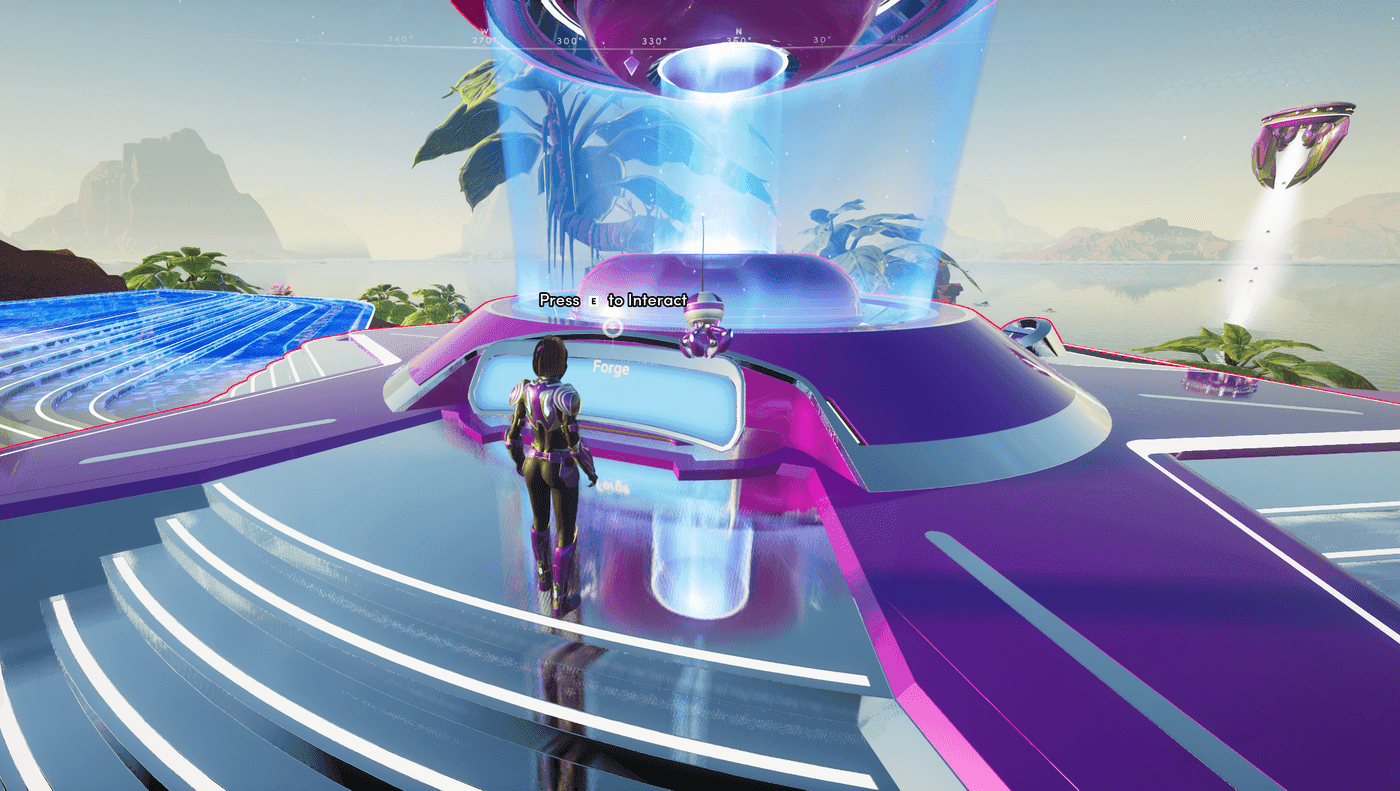Click the 330° compass heading
Screen dimensions: 1400x791
pos(653,38)
